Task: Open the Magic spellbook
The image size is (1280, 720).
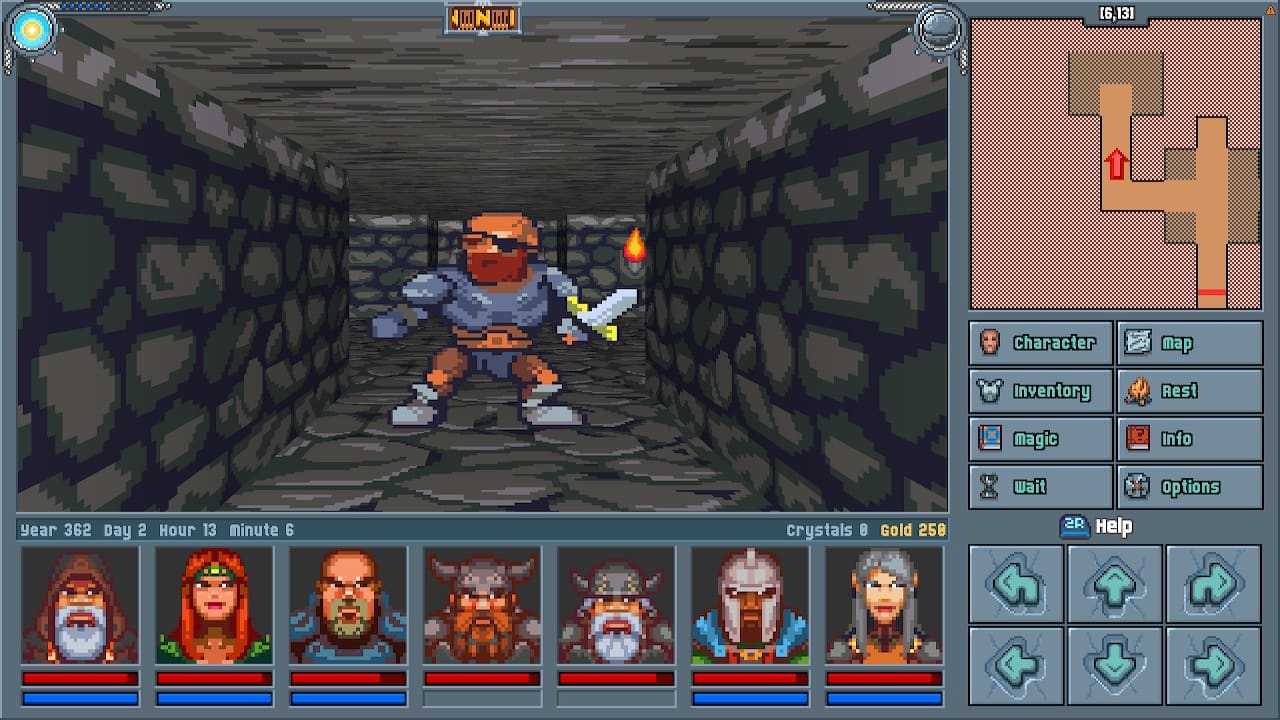Action: 1040,438
